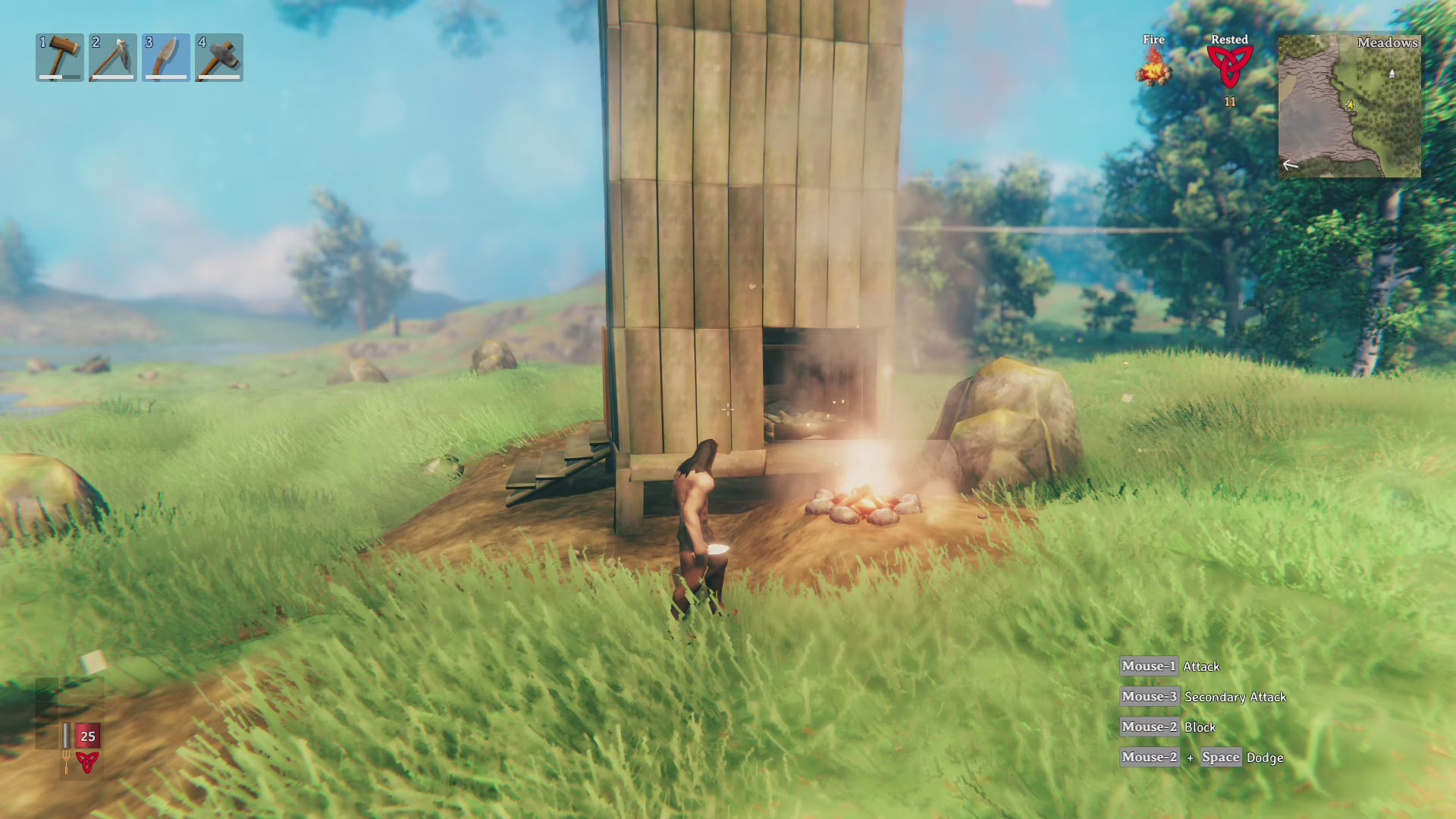Click the Meadows biome label above the minimap
This screenshot has width=1456, height=819.
pos(1388,45)
